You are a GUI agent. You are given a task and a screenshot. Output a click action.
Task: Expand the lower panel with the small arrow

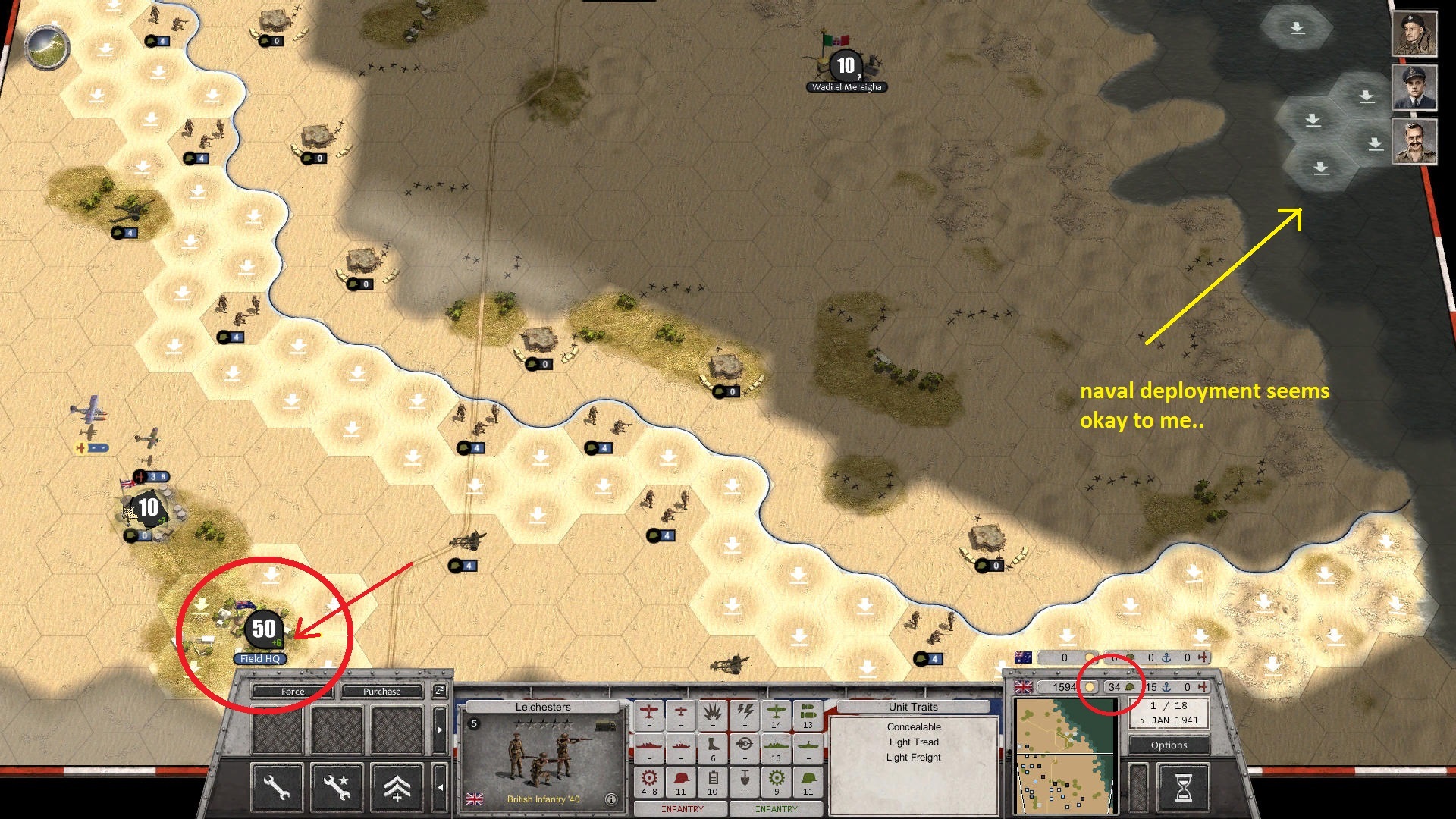pyautogui.click(x=440, y=787)
